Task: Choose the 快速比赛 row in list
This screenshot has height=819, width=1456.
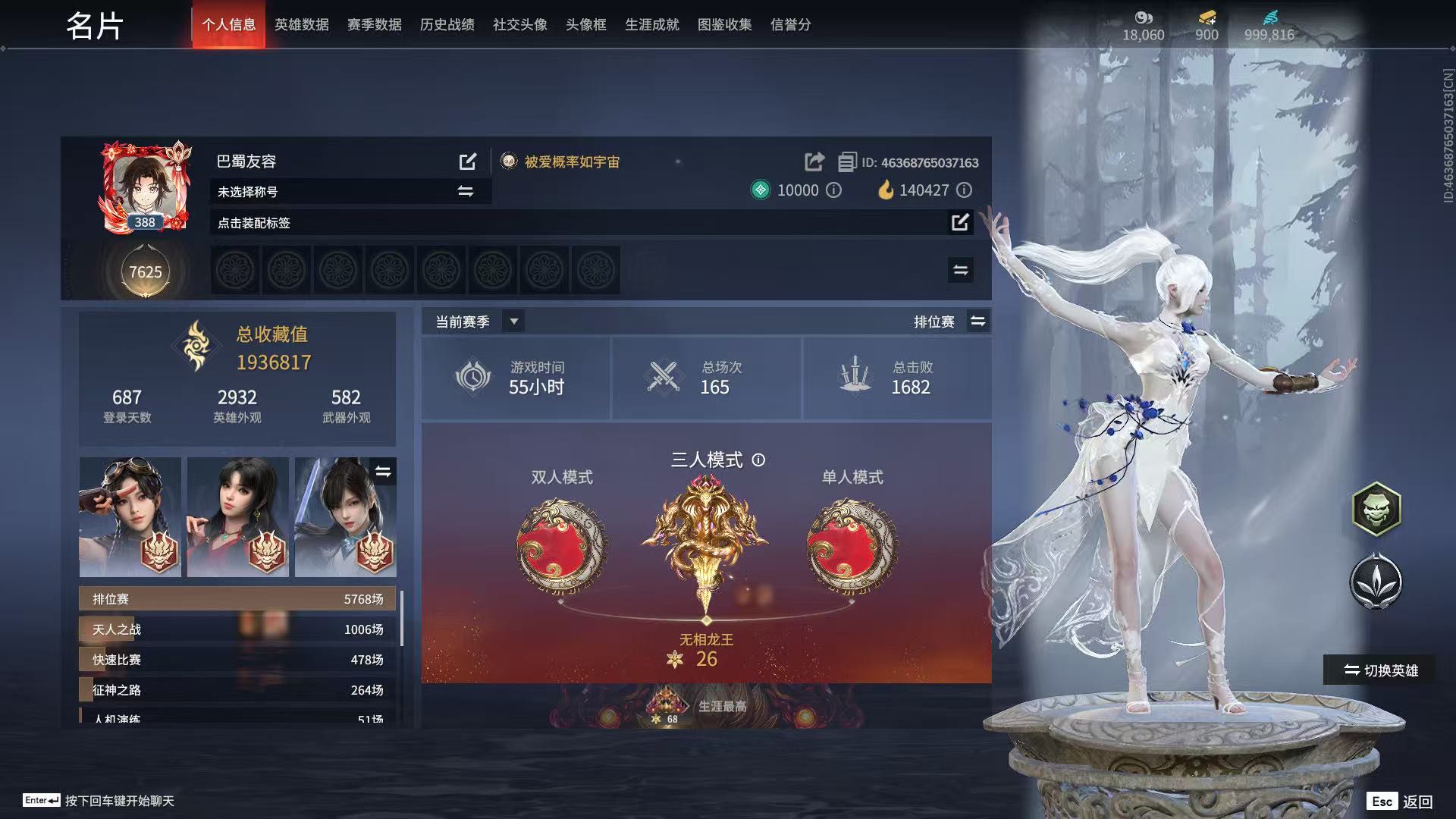Action: tap(237, 660)
